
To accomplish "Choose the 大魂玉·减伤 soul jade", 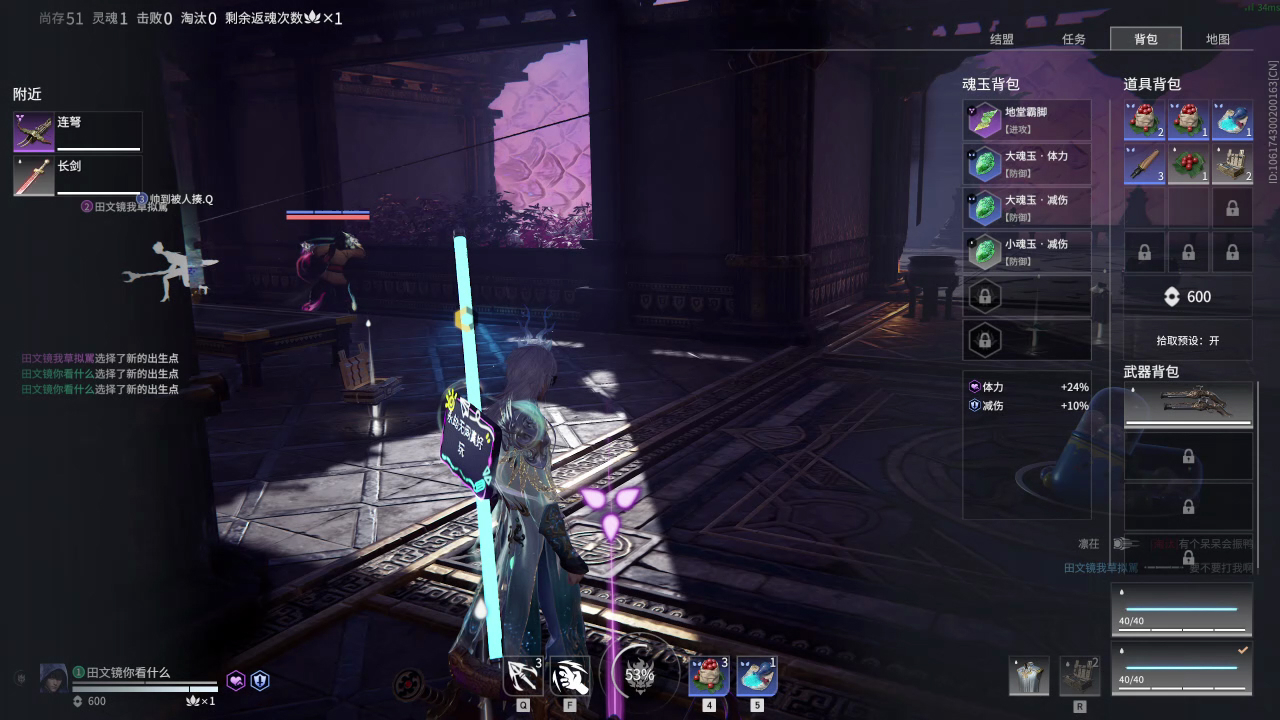I will click(x=1027, y=208).
